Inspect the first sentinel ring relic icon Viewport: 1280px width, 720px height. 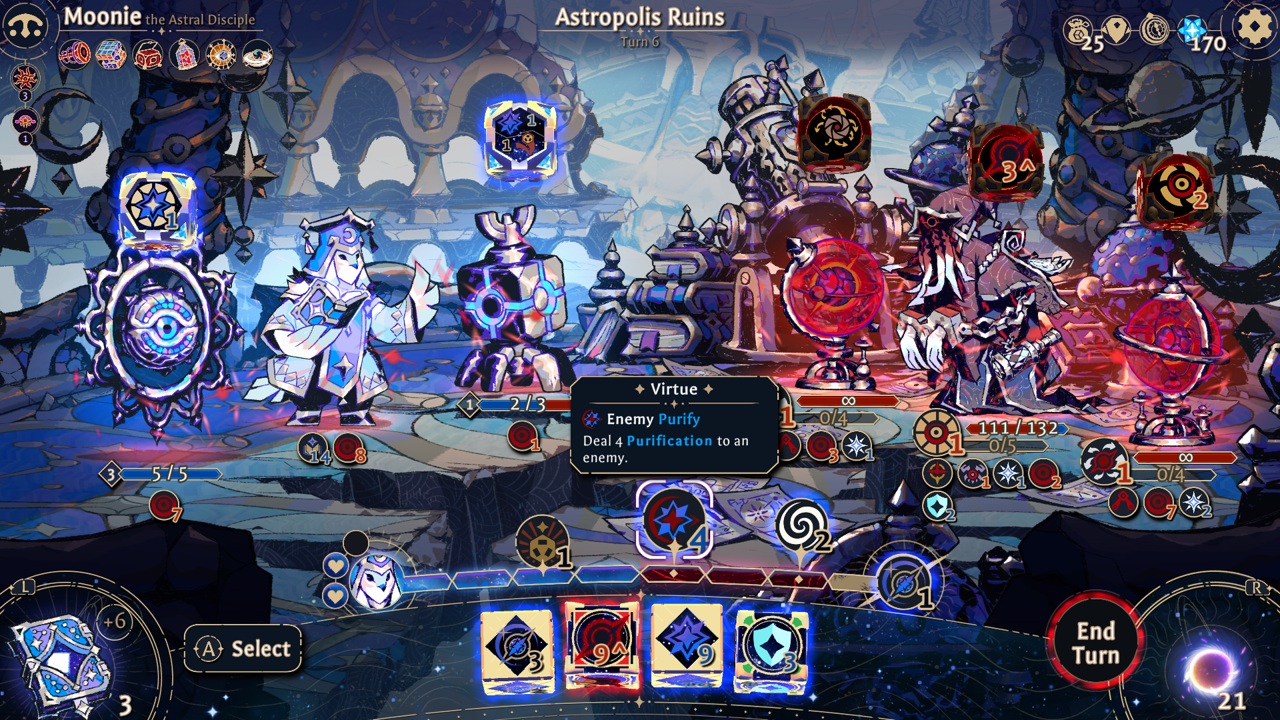click(x=76, y=55)
